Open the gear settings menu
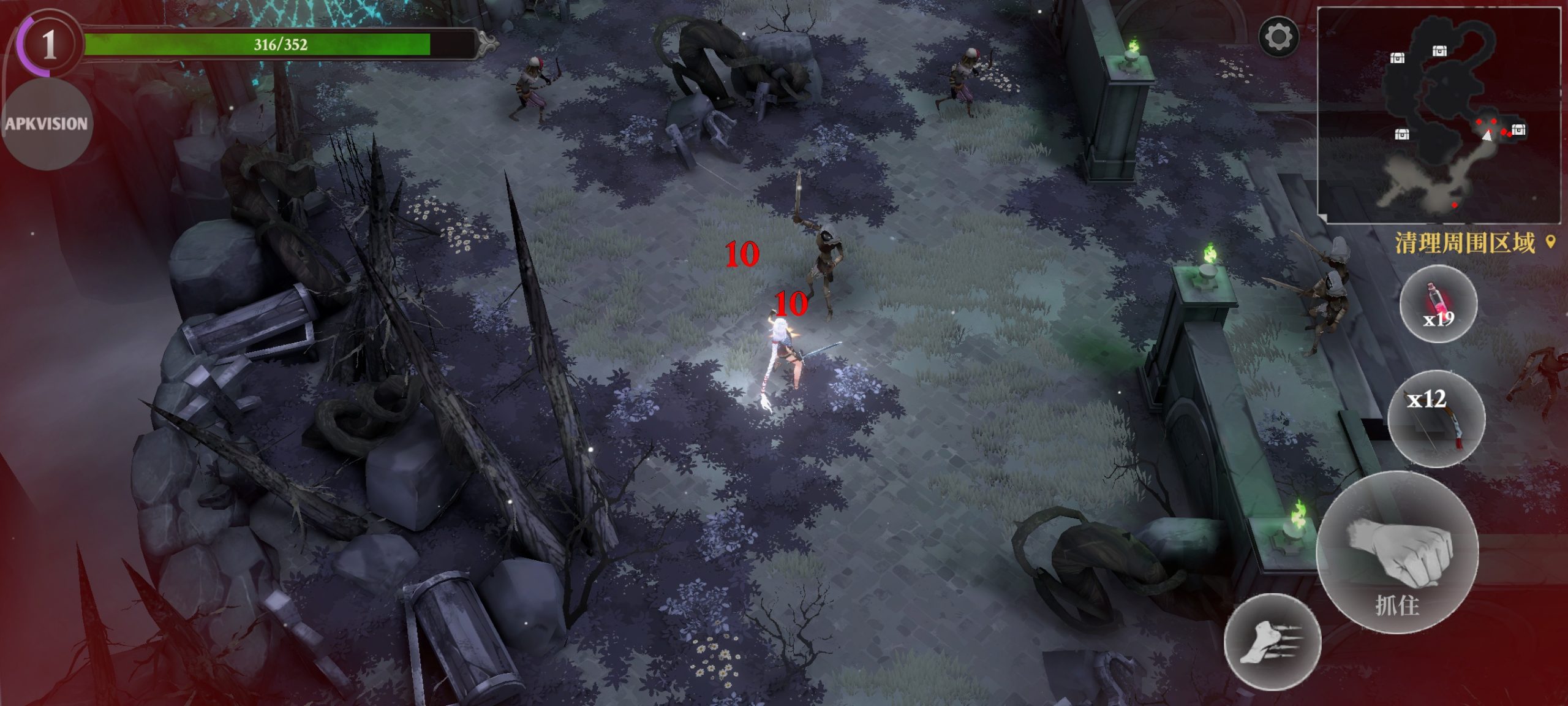 (1278, 37)
